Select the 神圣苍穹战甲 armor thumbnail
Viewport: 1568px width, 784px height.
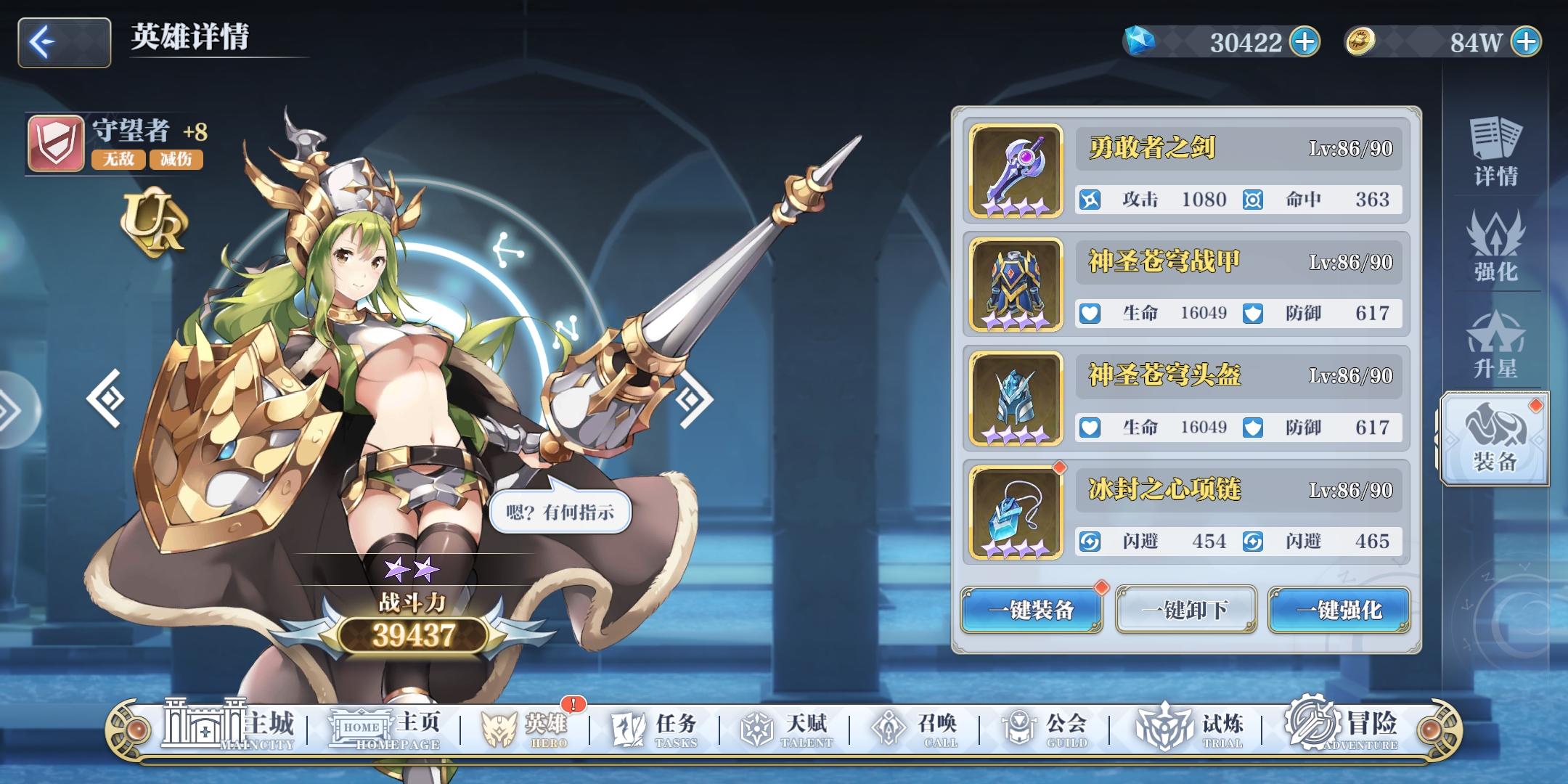point(1016,283)
